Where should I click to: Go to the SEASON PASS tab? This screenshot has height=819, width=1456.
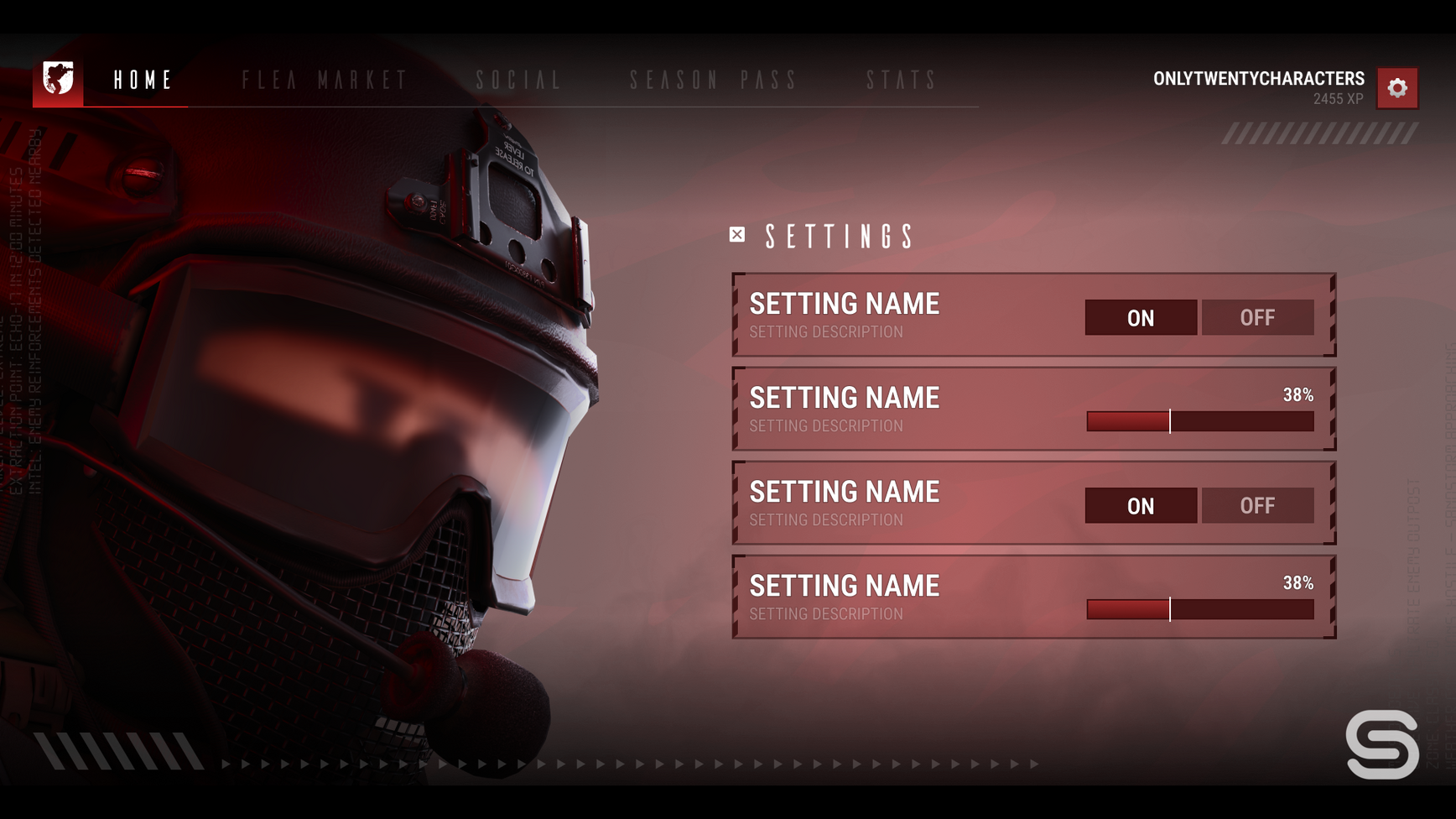coord(714,81)
